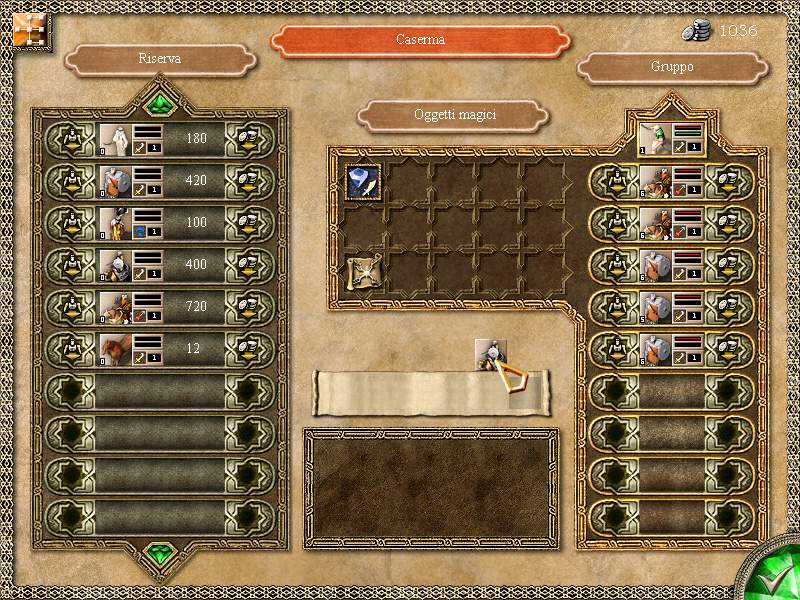The image size is (800, 600).
Task: Select the white-robed unit costing 180
Action: pyautogui.click(x=113, y=140)
